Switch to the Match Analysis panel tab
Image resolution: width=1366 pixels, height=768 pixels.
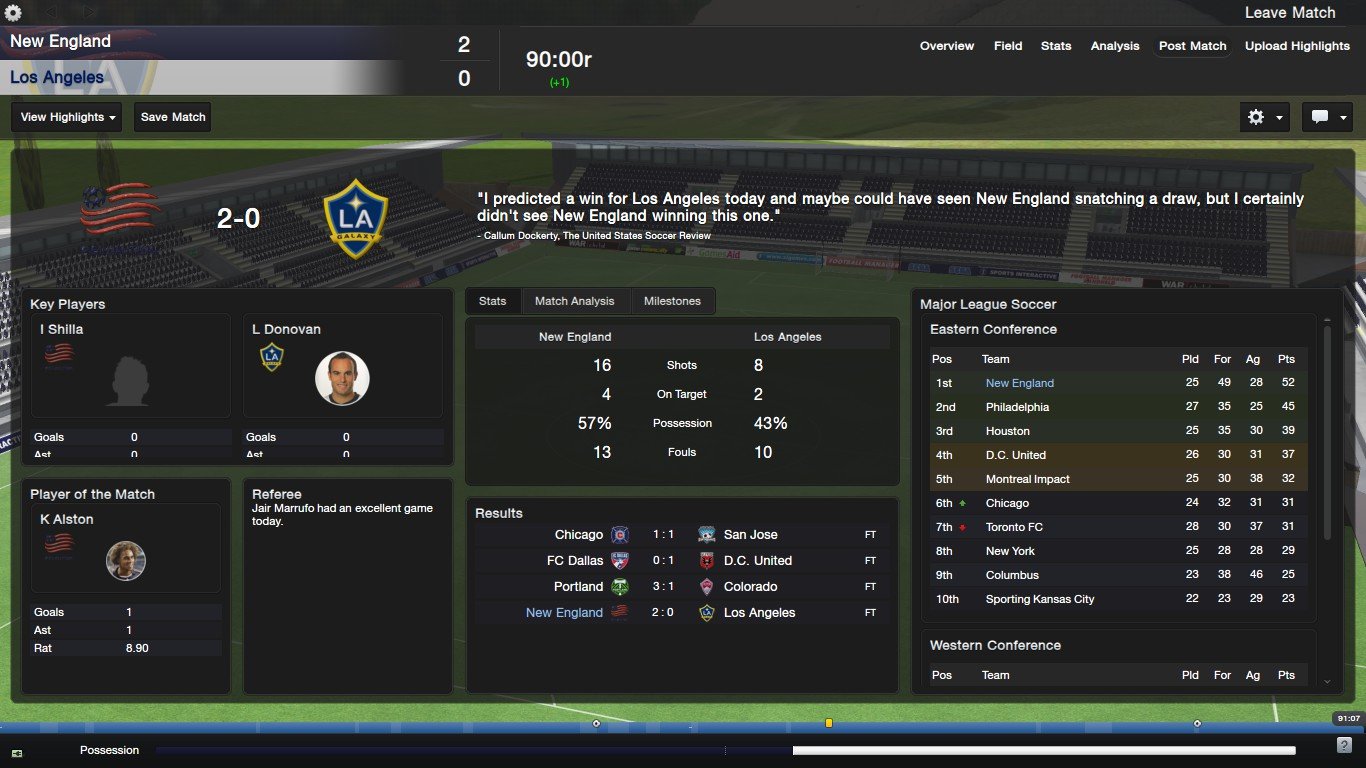coord(575,301)
